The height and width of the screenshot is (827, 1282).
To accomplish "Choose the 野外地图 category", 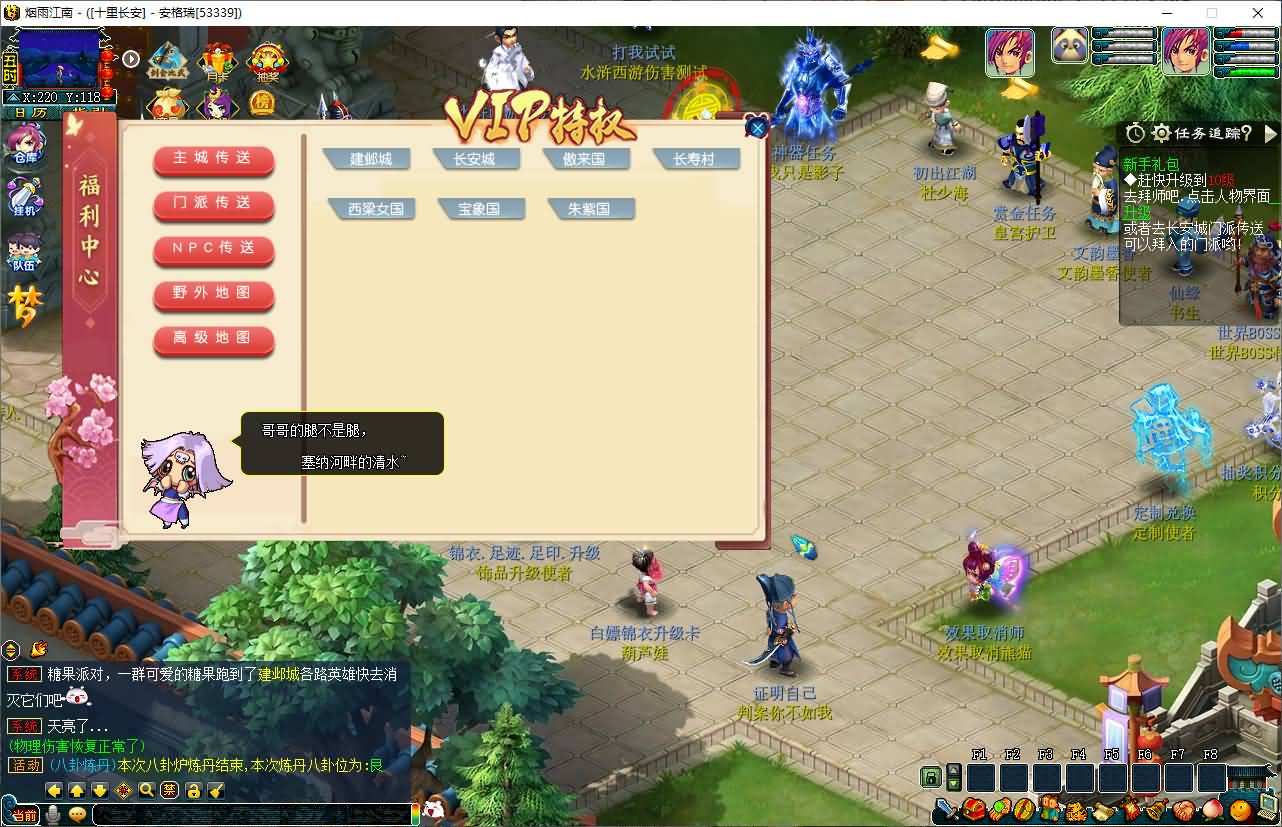I will pyautogui.click(x=213, y=294).
